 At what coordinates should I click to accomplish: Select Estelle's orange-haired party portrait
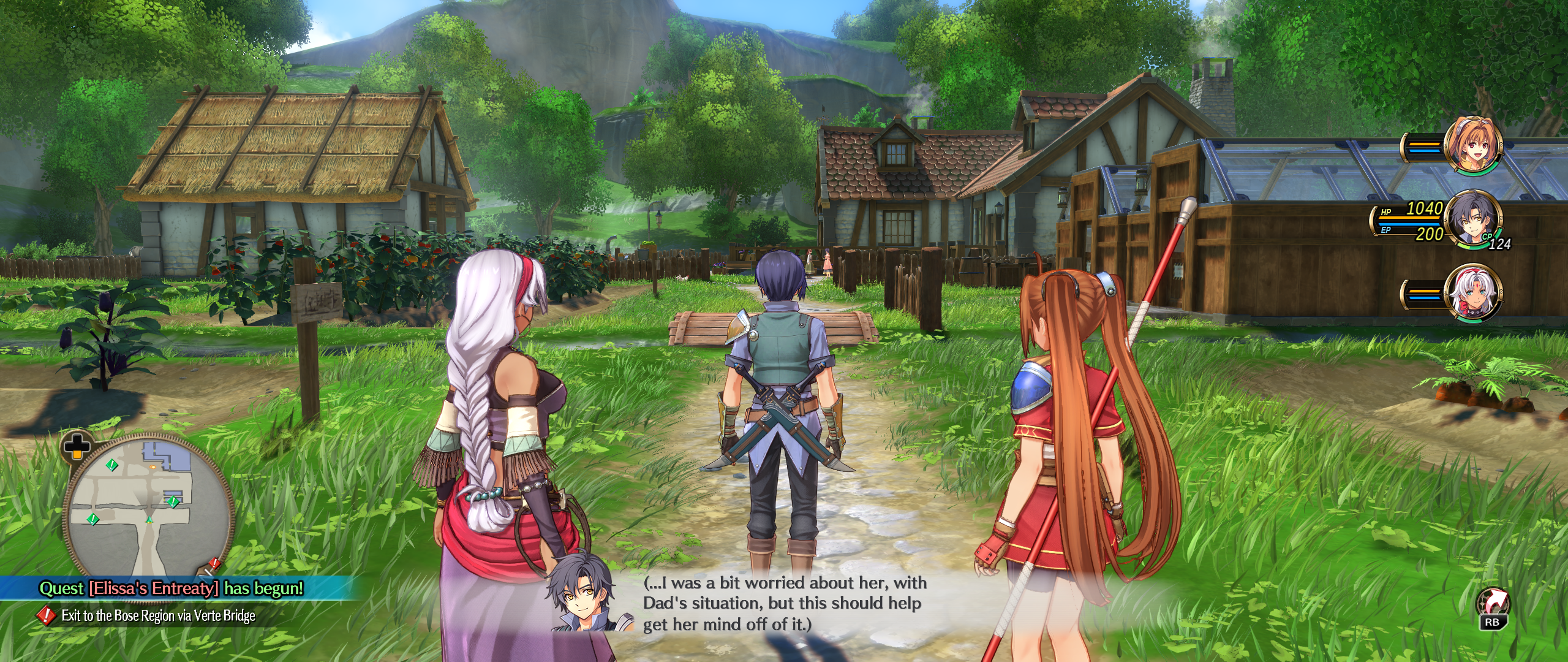click(1472, 146)
